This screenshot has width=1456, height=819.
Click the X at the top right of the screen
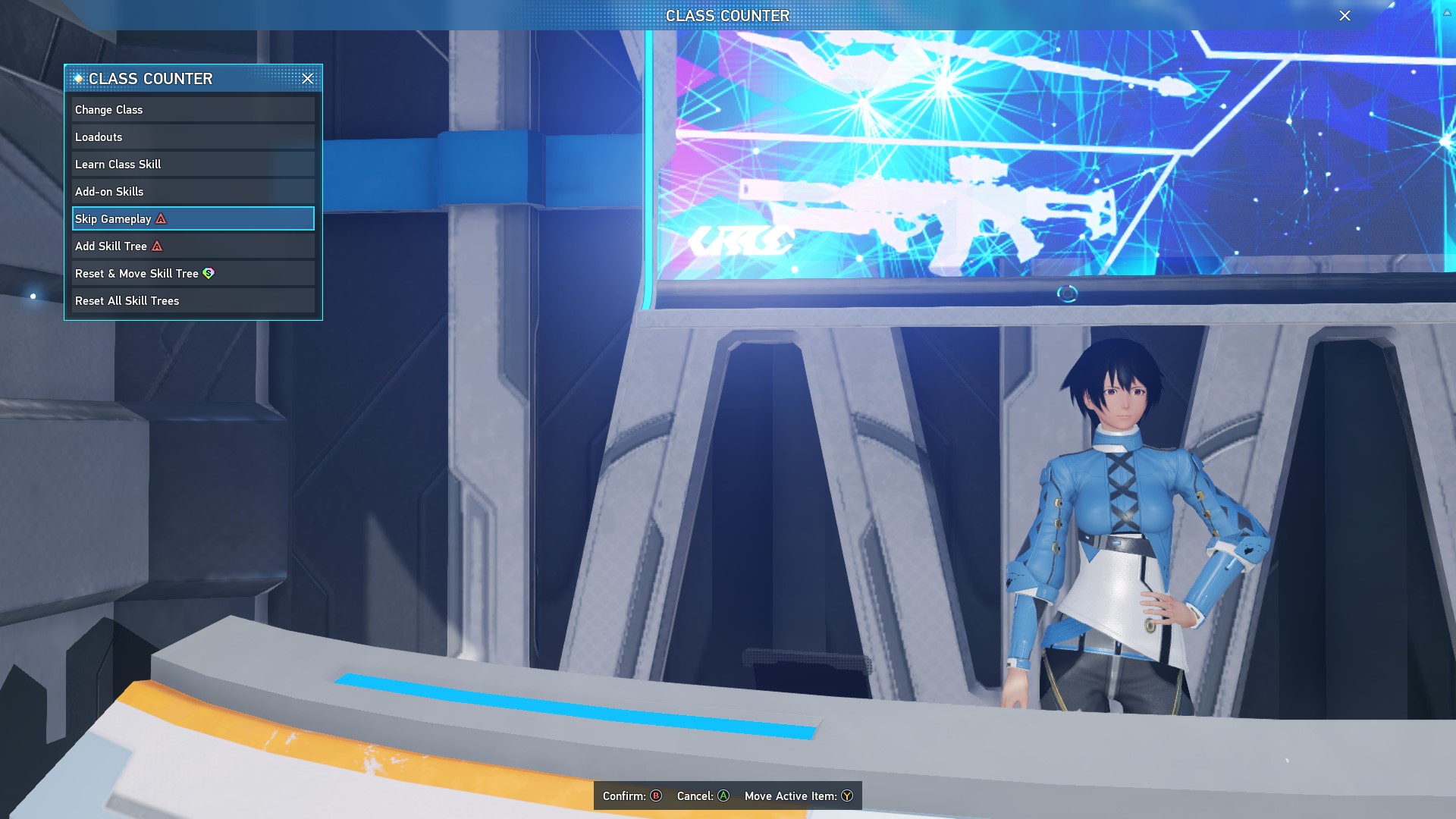pyautogui.click(x=1345, y=15)
